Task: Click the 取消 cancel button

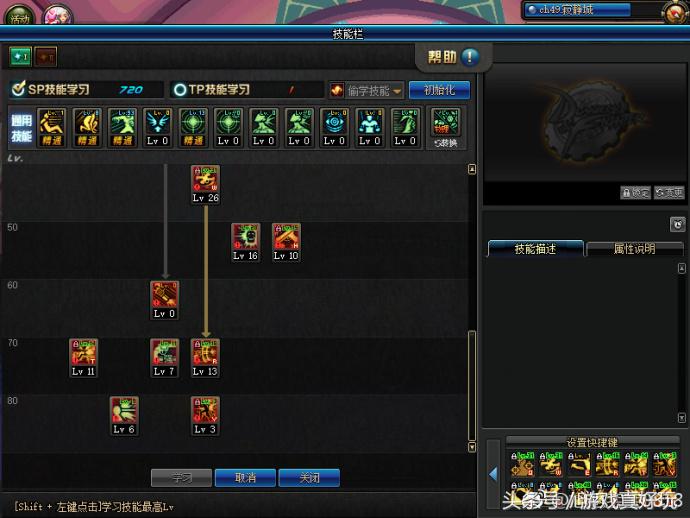Action: click(x=245, y=478)
